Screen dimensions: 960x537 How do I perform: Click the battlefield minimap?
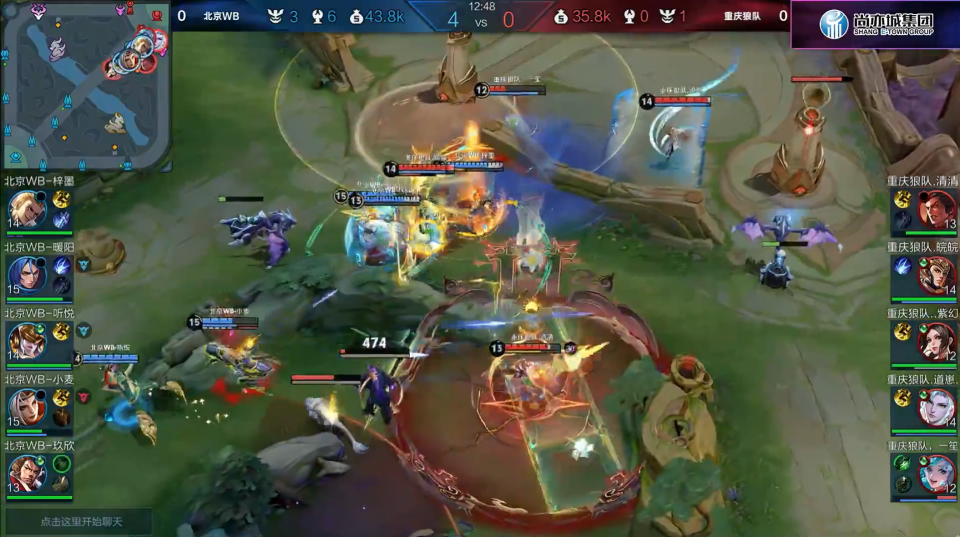pyautogui.click(x=86, y=85)
